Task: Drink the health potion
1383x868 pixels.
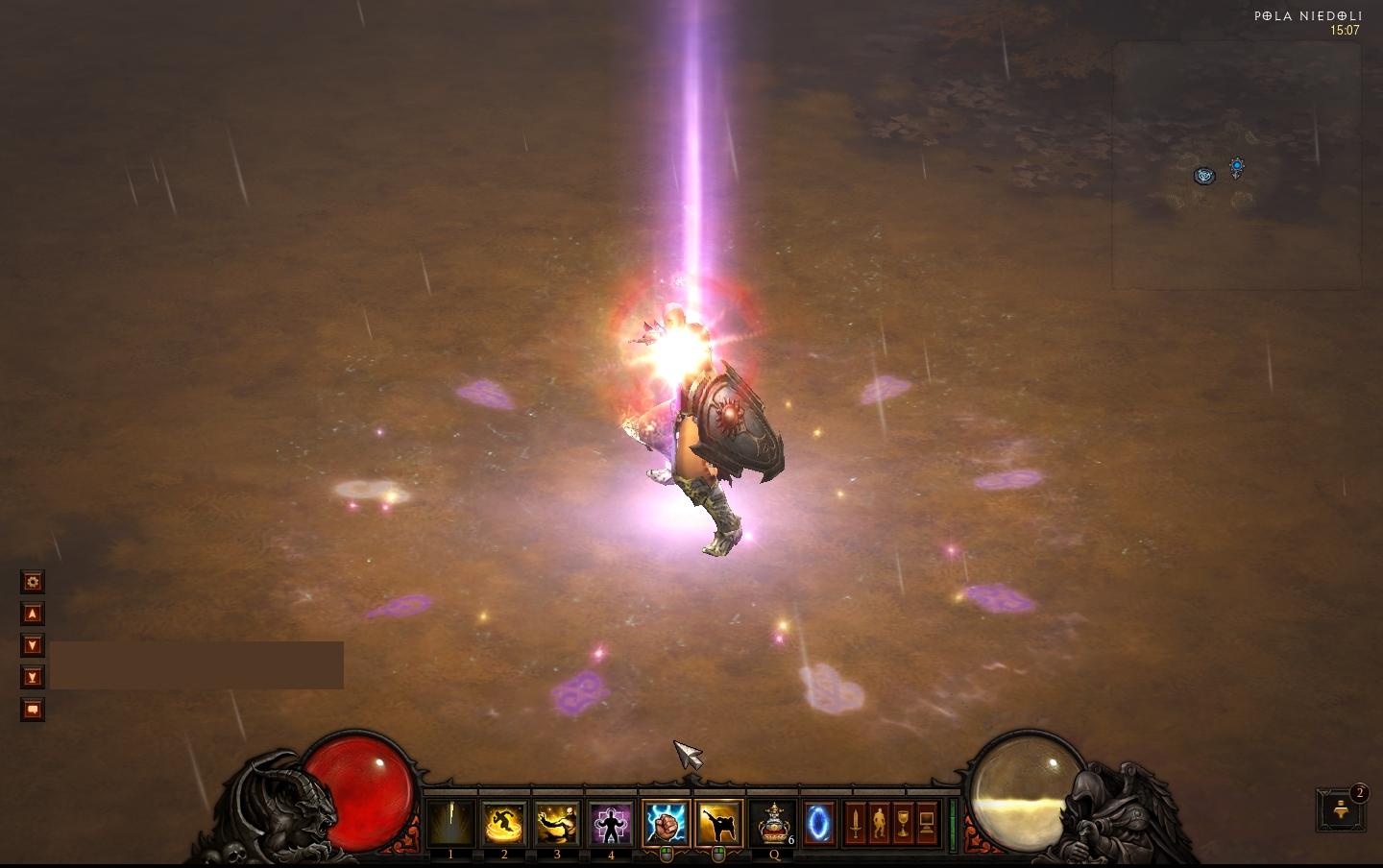Action: (773, 824)
